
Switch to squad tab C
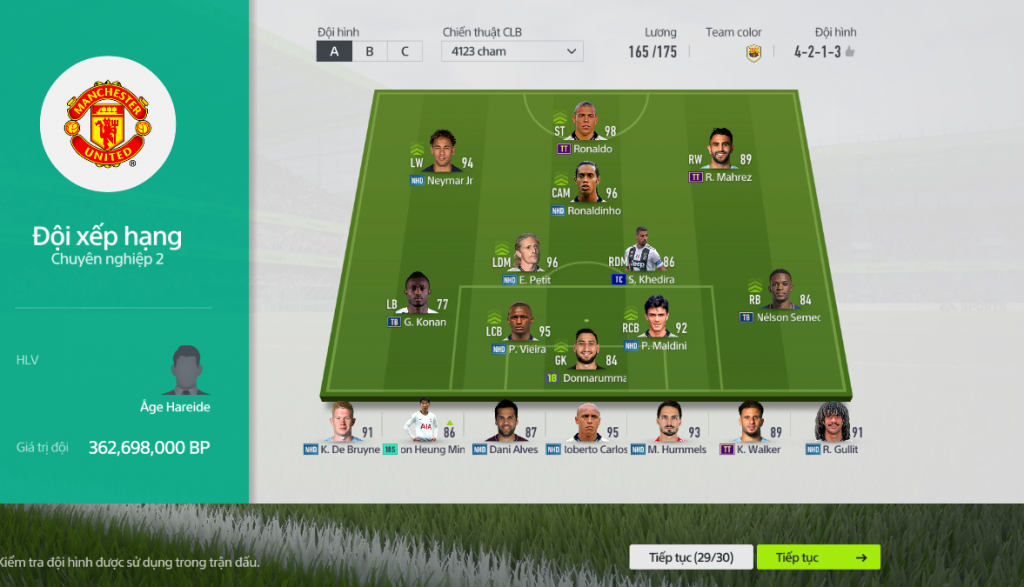pos(404,52)
